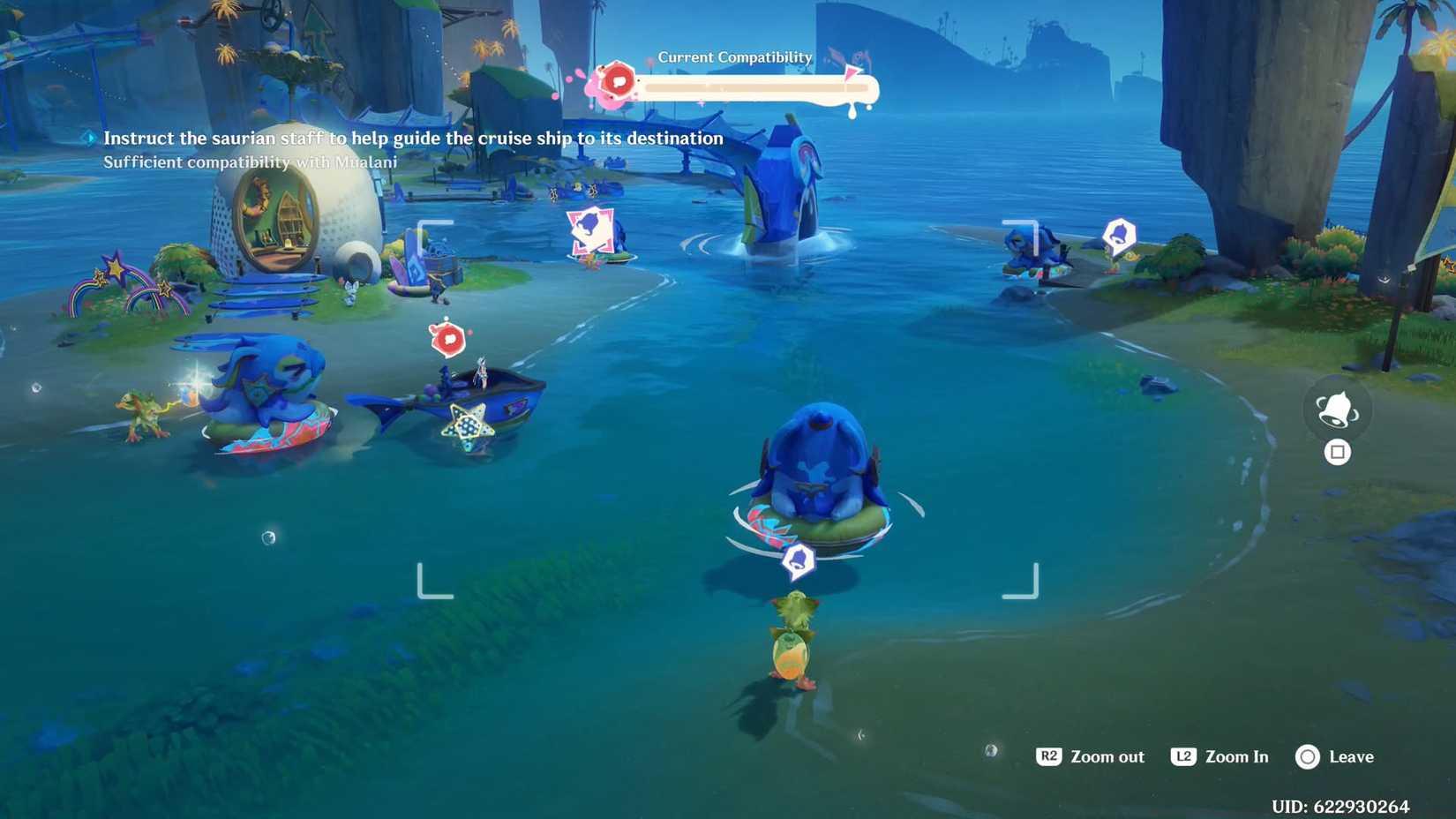Click the Sufficient compatibility with Mualani label
This screenshot has height=819, width=1456.
(x=250, y=162)
